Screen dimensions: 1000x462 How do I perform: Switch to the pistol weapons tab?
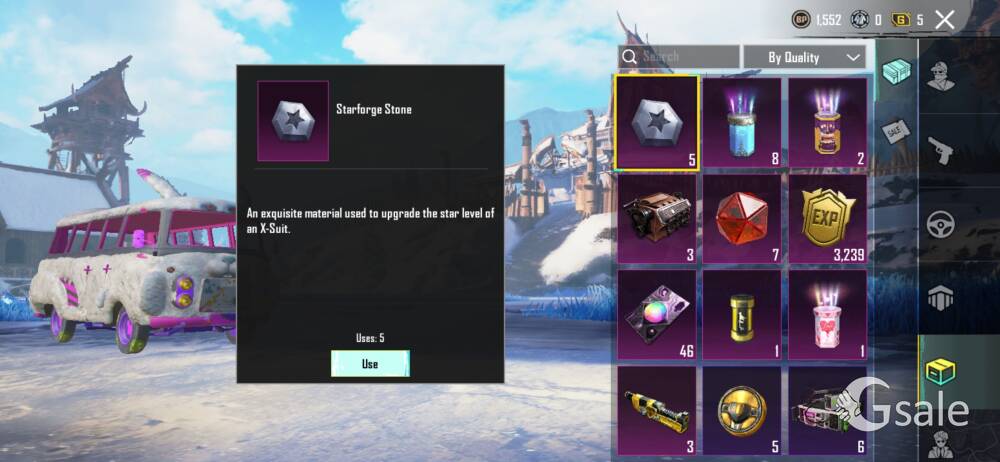click(941, 150)
